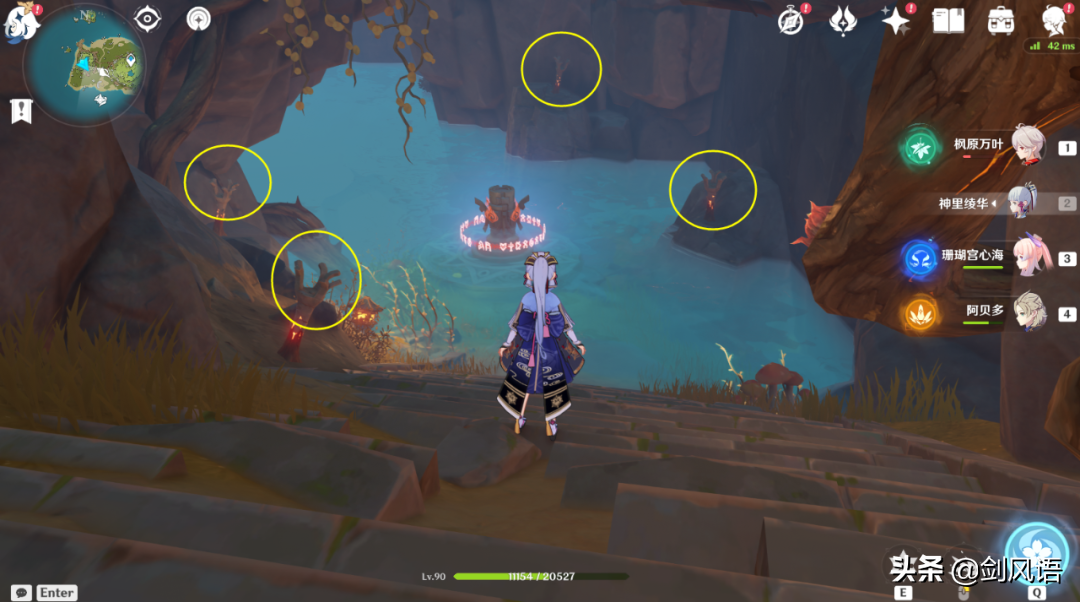
Task: Switch to party member 枫原万叶
Action: pos(1027,146)
